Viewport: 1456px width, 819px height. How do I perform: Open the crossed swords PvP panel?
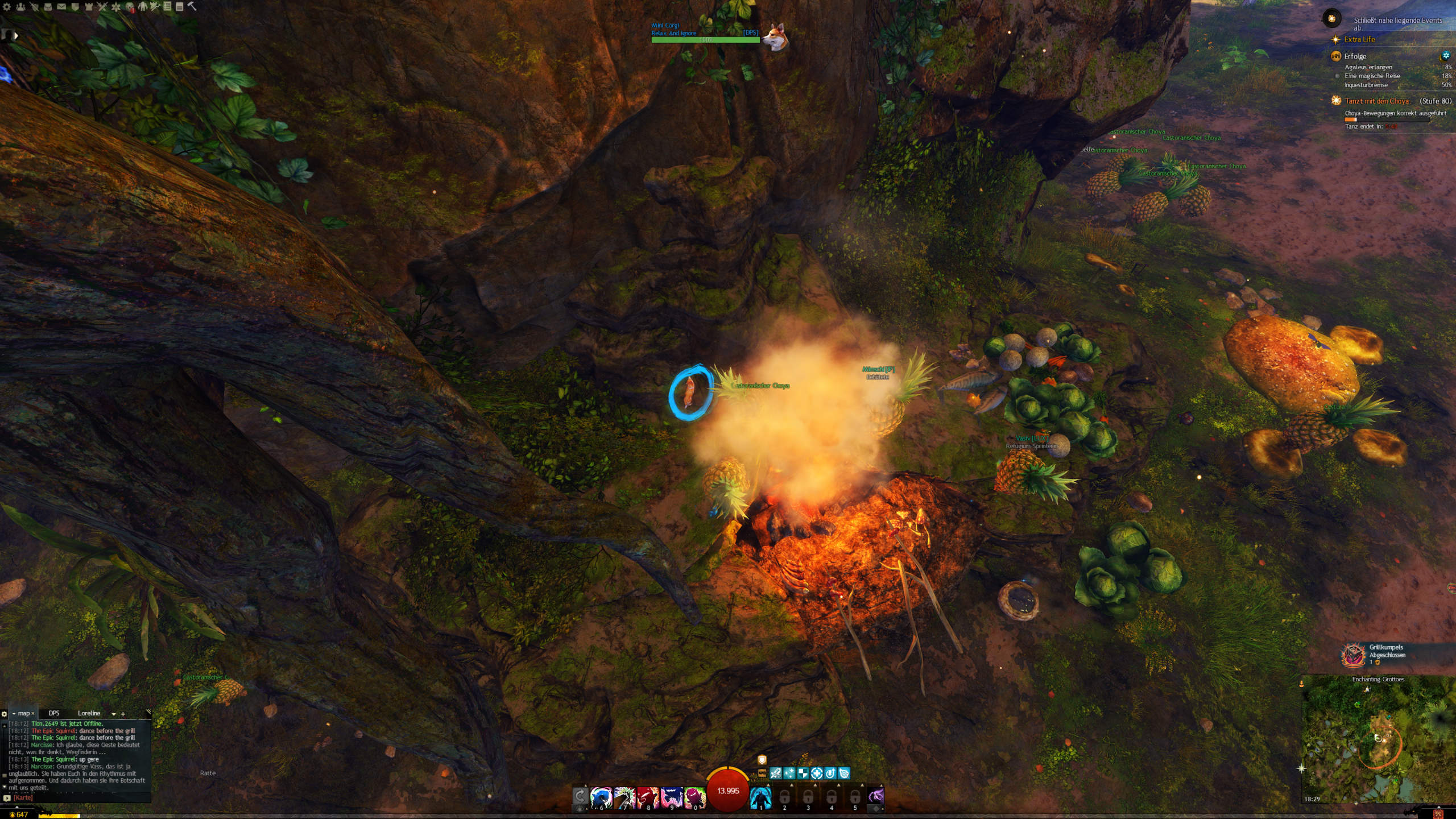click(x=102, y=7)
